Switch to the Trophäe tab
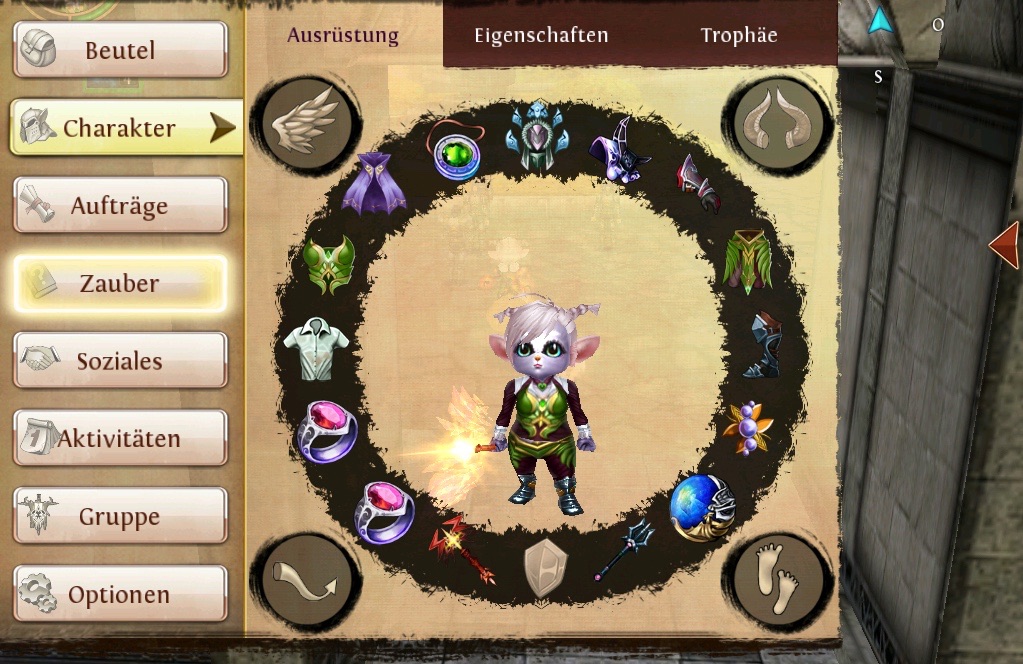This screenshot has width=1023, height=664. (x=739, y=35)
